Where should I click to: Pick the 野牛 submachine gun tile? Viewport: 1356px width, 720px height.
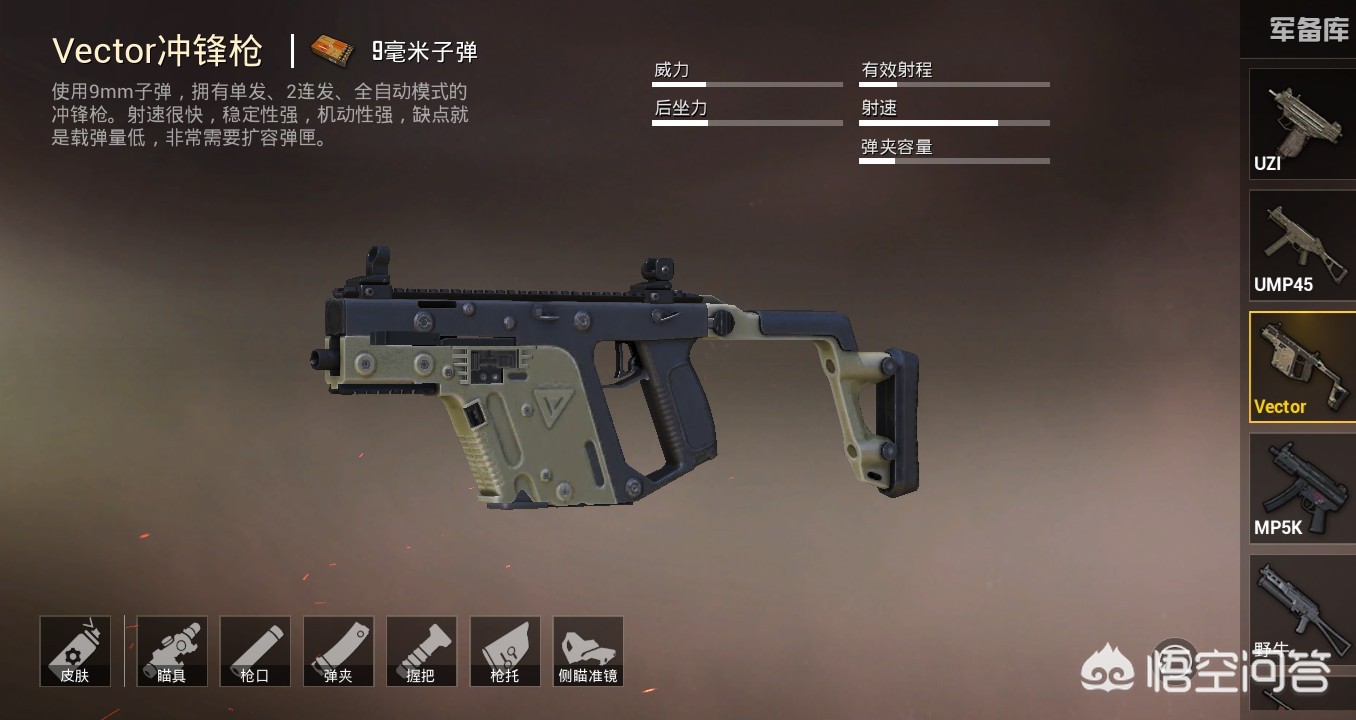[1301, 608]
